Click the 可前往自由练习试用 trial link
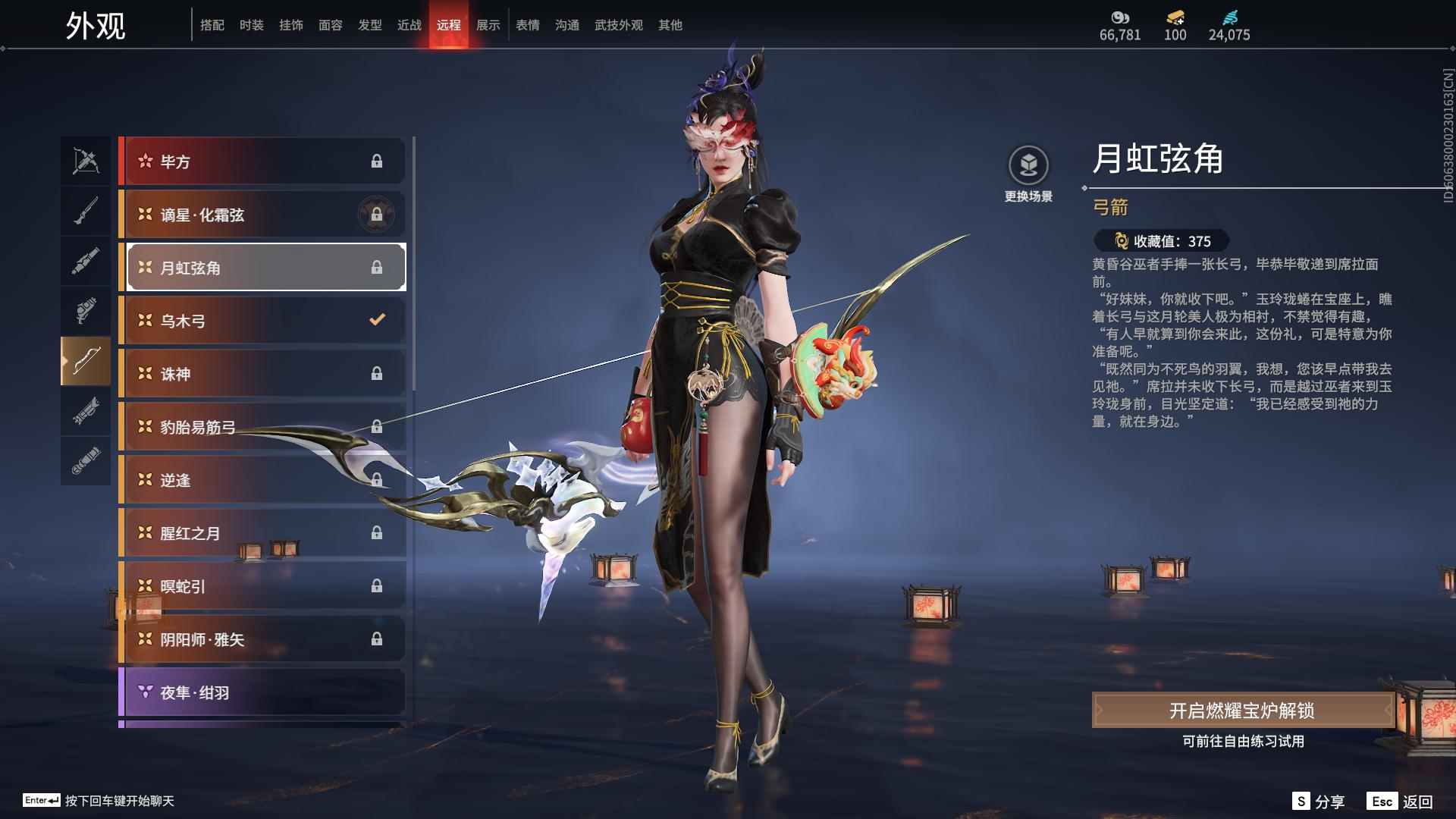This screenshot has width=1456, height=819. point(1244,742)
